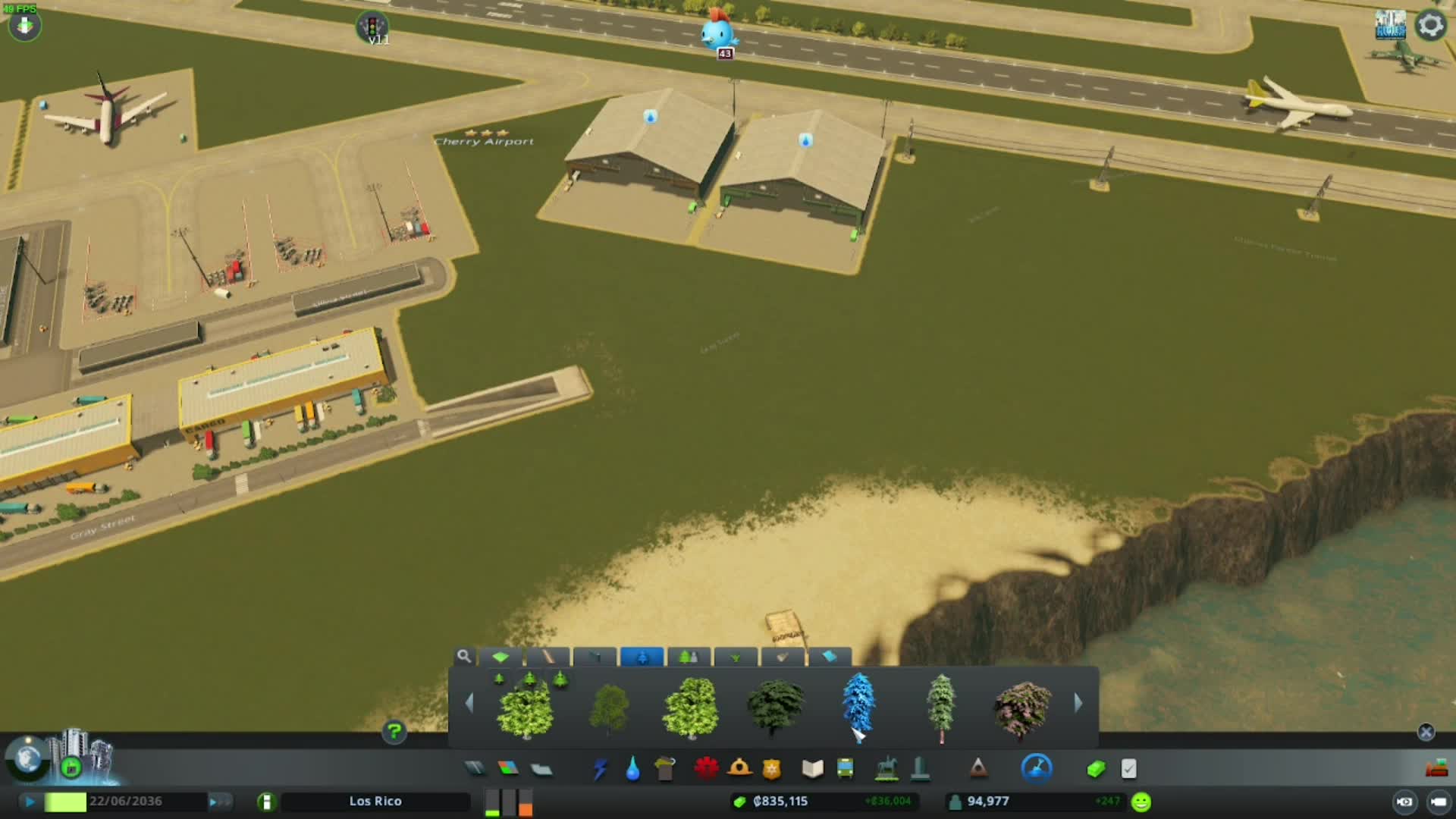
Task: Pick the dark green leafy tree
Action: pos(775,707)
